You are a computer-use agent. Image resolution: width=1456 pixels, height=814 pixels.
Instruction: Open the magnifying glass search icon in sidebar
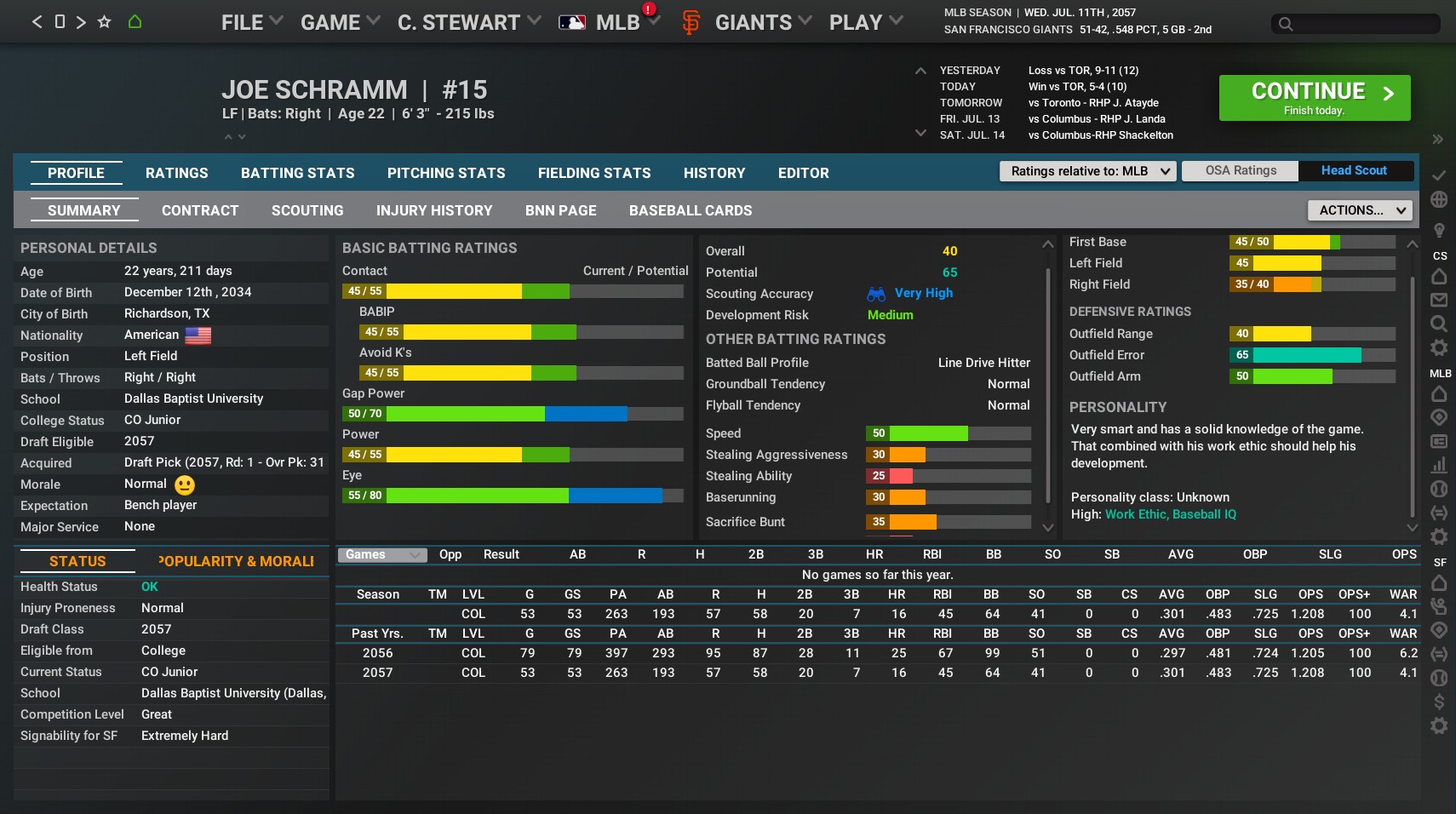(x=1439, y=324)
